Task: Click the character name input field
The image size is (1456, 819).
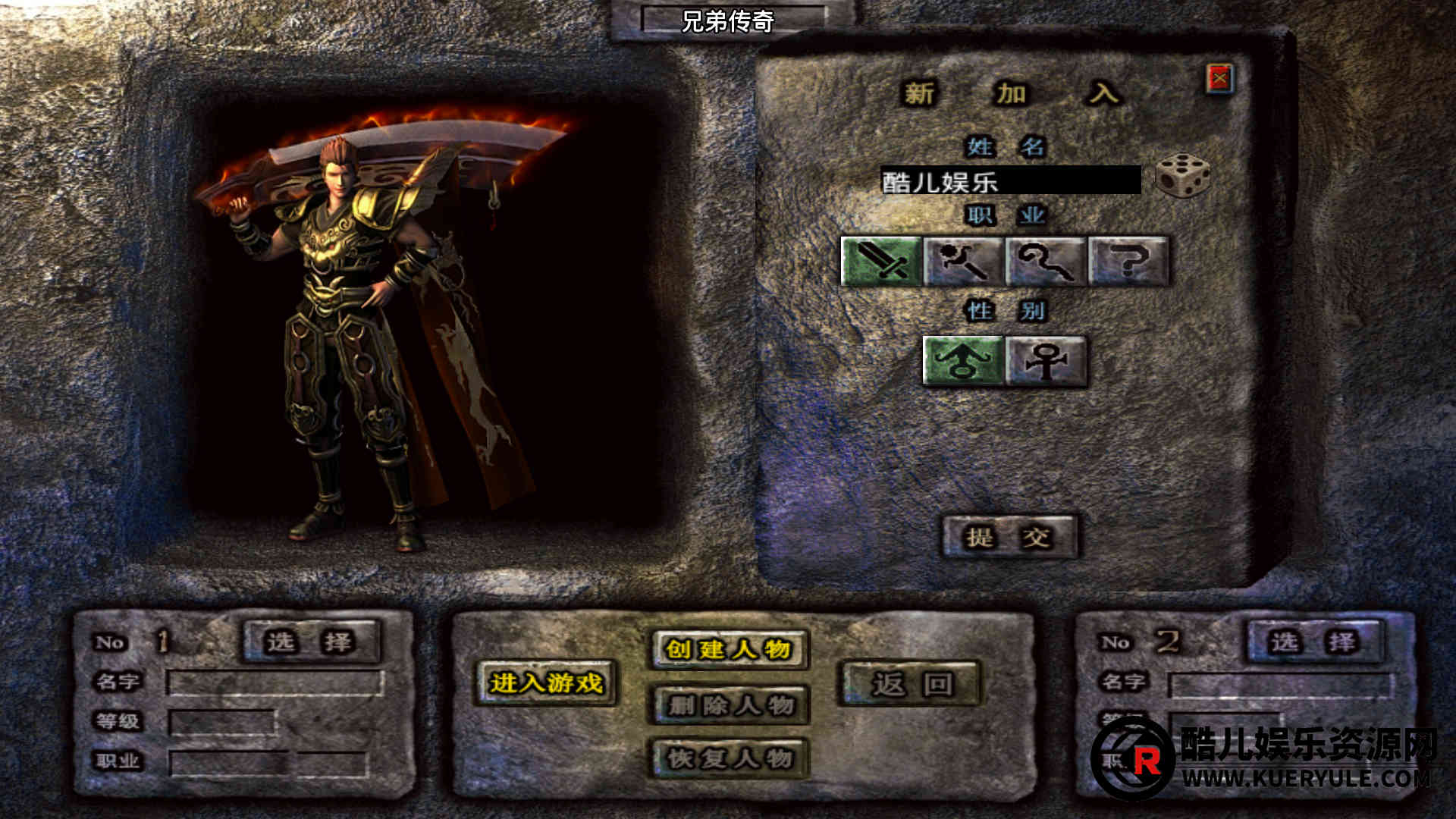Action: (1010, 180)
